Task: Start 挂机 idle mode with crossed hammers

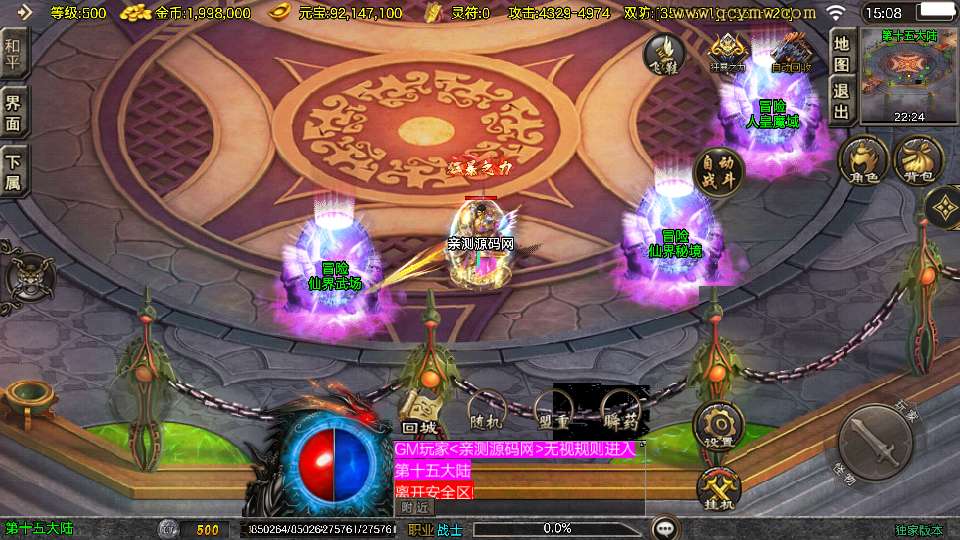Action: click(x=718, y=487)
